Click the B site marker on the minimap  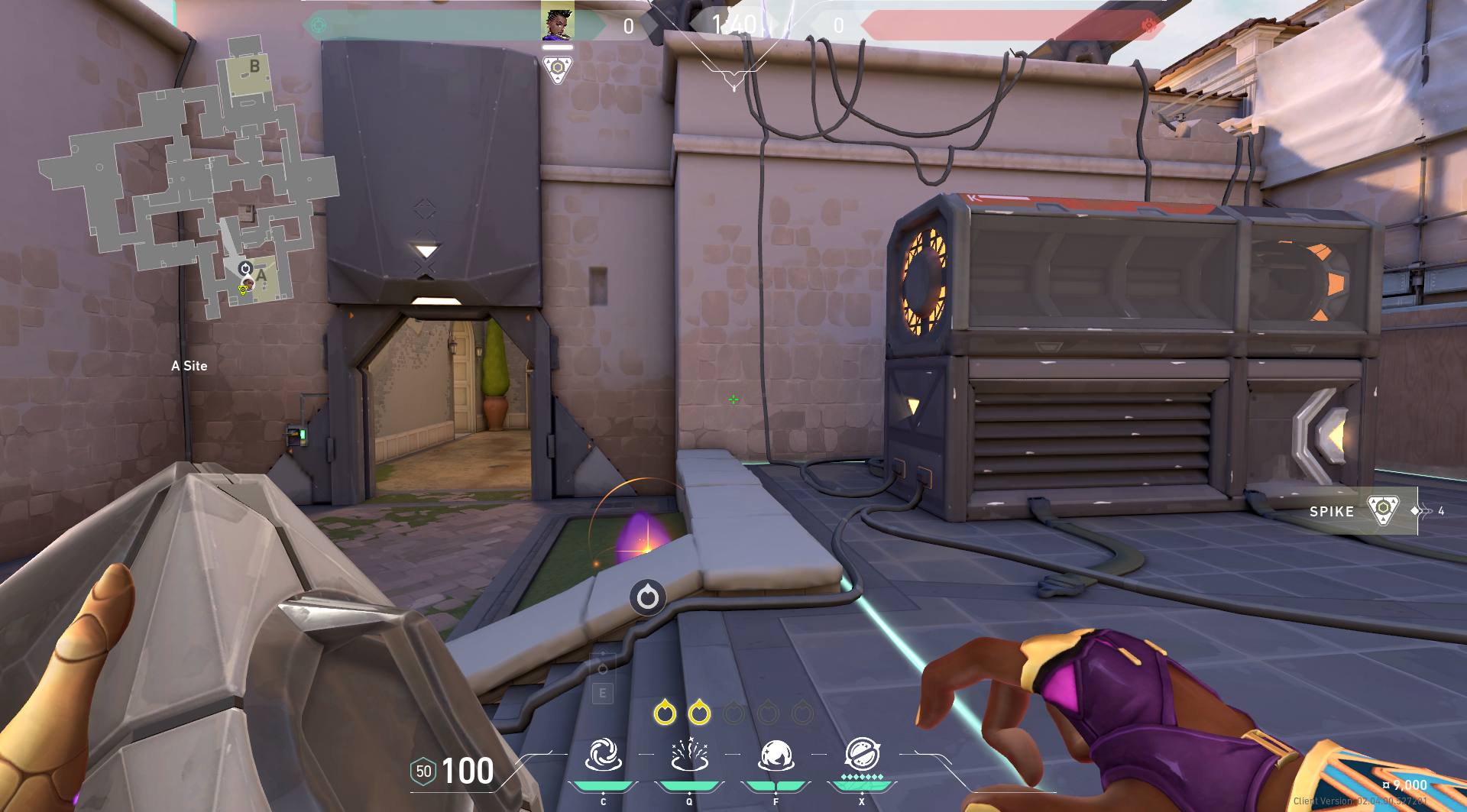[254, 67]
